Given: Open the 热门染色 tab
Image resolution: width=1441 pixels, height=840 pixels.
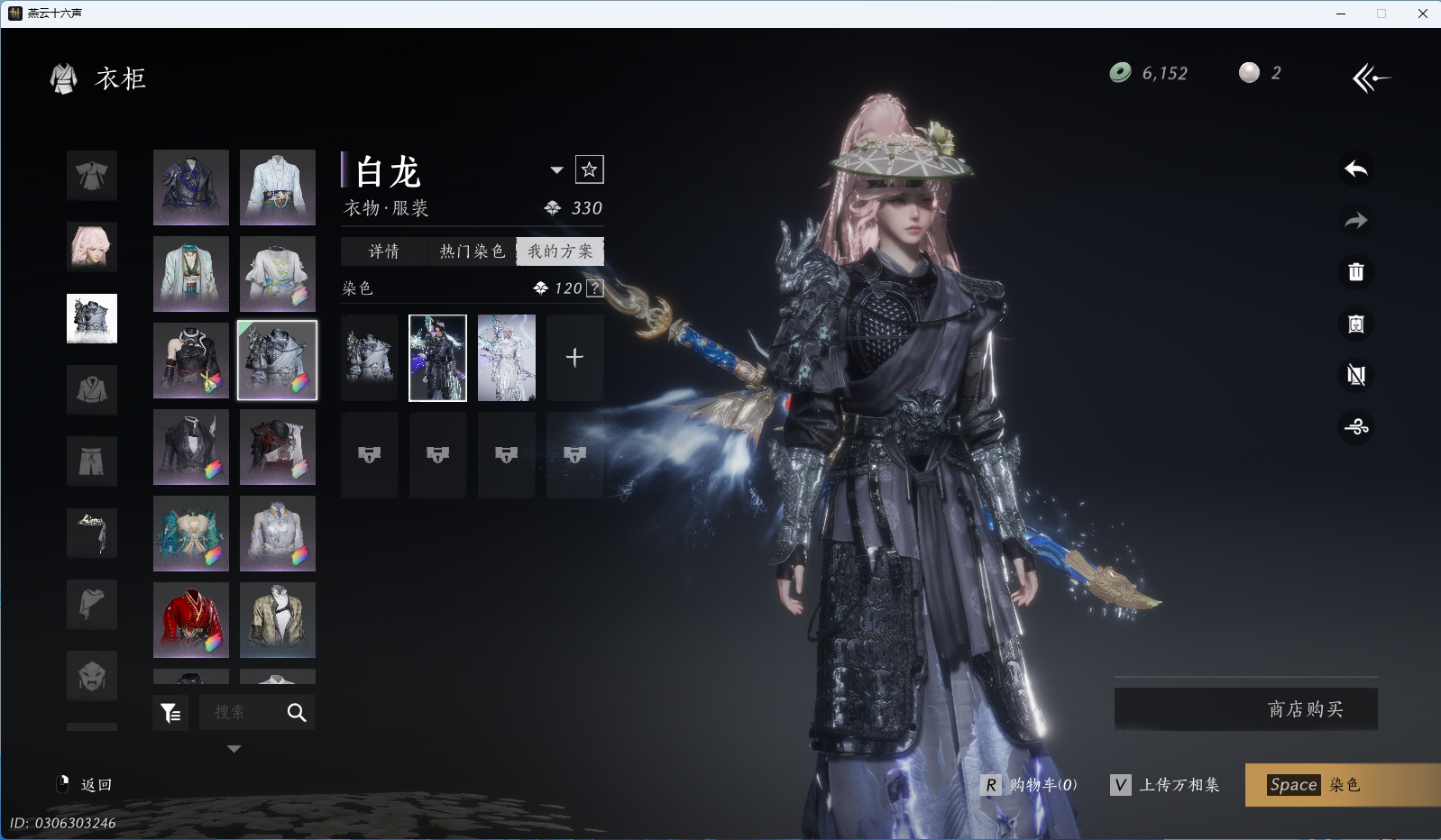Looking at the screenshot, I should 472,251.
